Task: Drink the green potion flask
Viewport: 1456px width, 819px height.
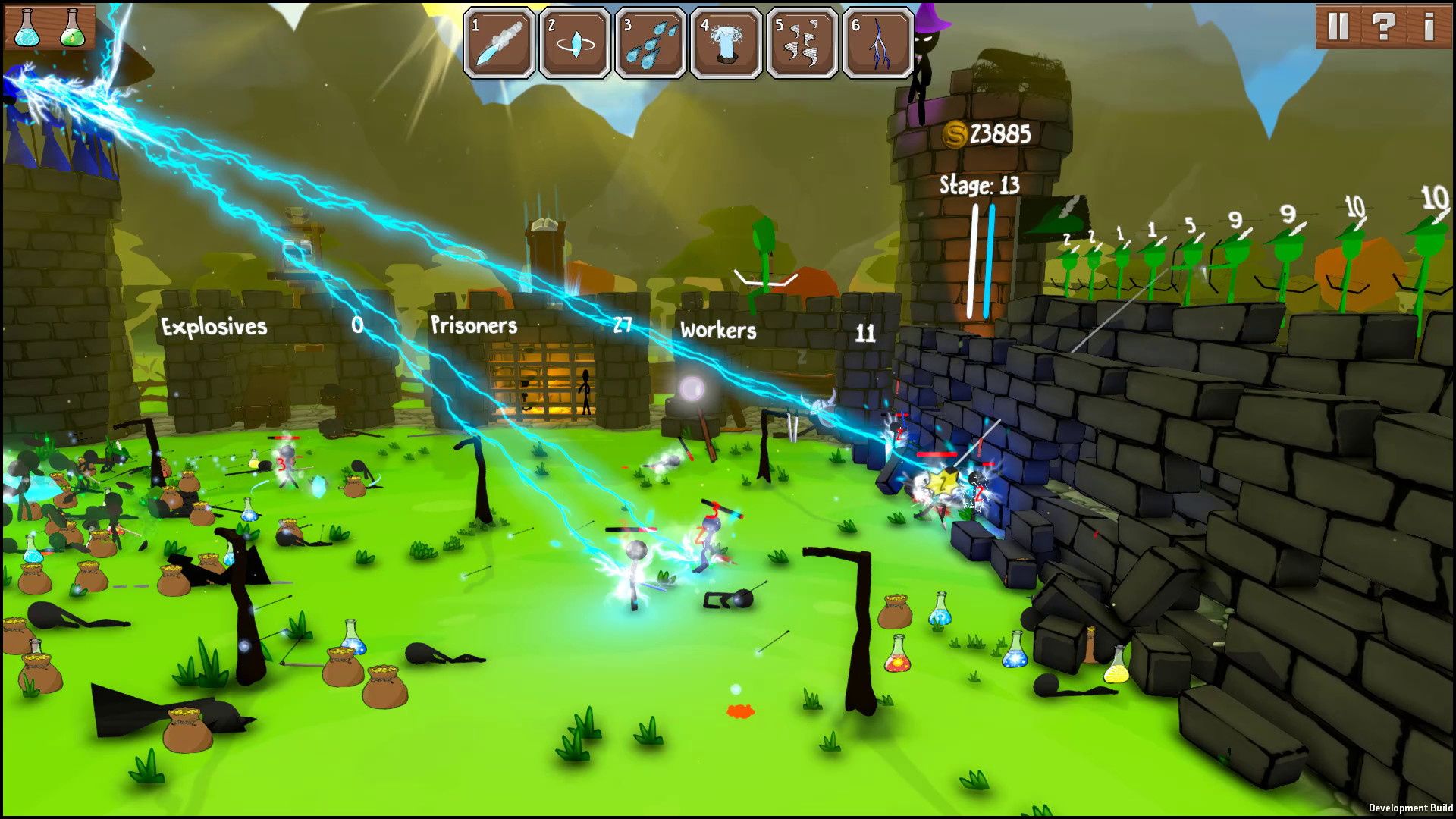Action: (x=72, y=29)
